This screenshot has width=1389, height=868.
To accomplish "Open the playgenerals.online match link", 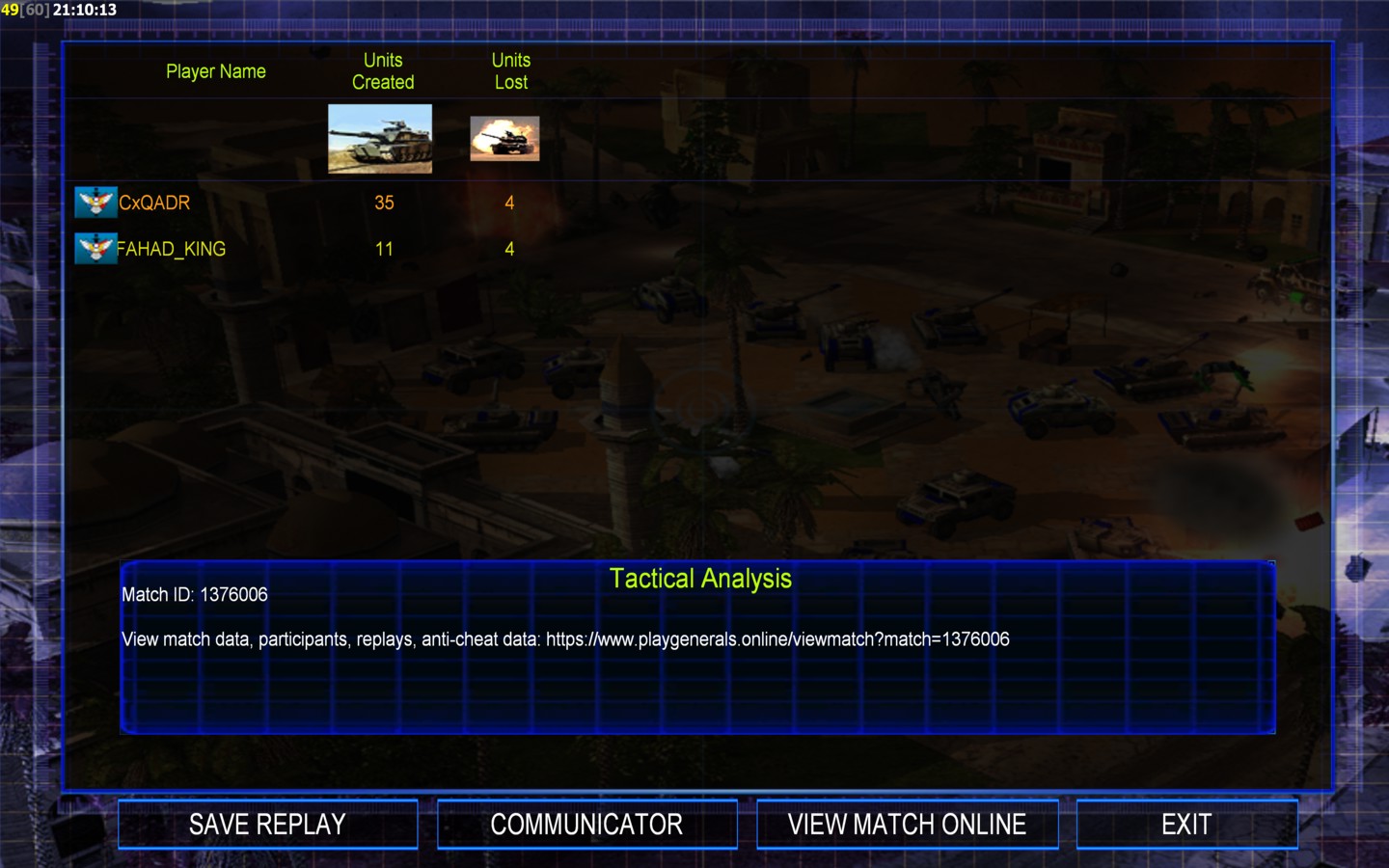I will coord(777,639).
